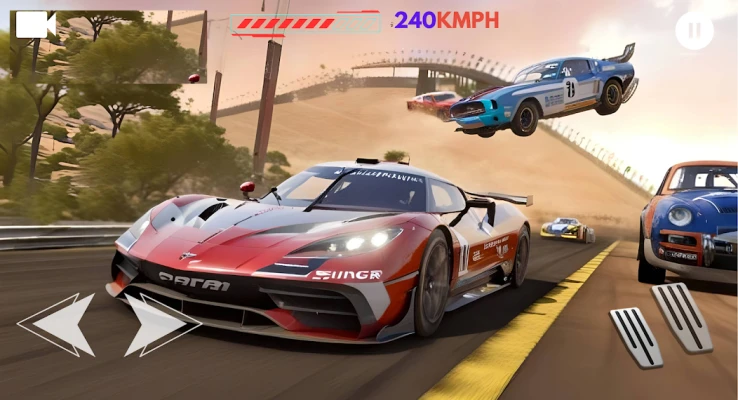Viewport: 738px width, 400px height.
Task: Switch camera view with the camera icon
Action: tap(35, 24)
